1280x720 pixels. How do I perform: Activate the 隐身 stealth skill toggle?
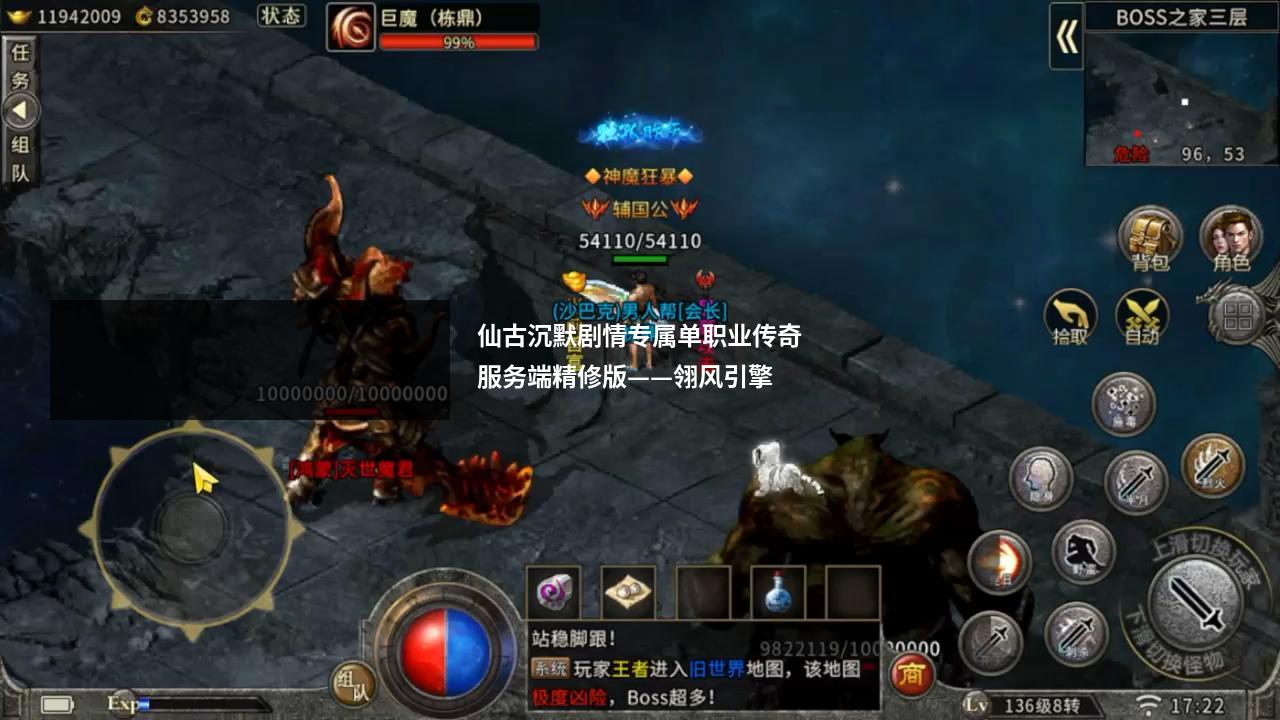tap(1041, 478)
